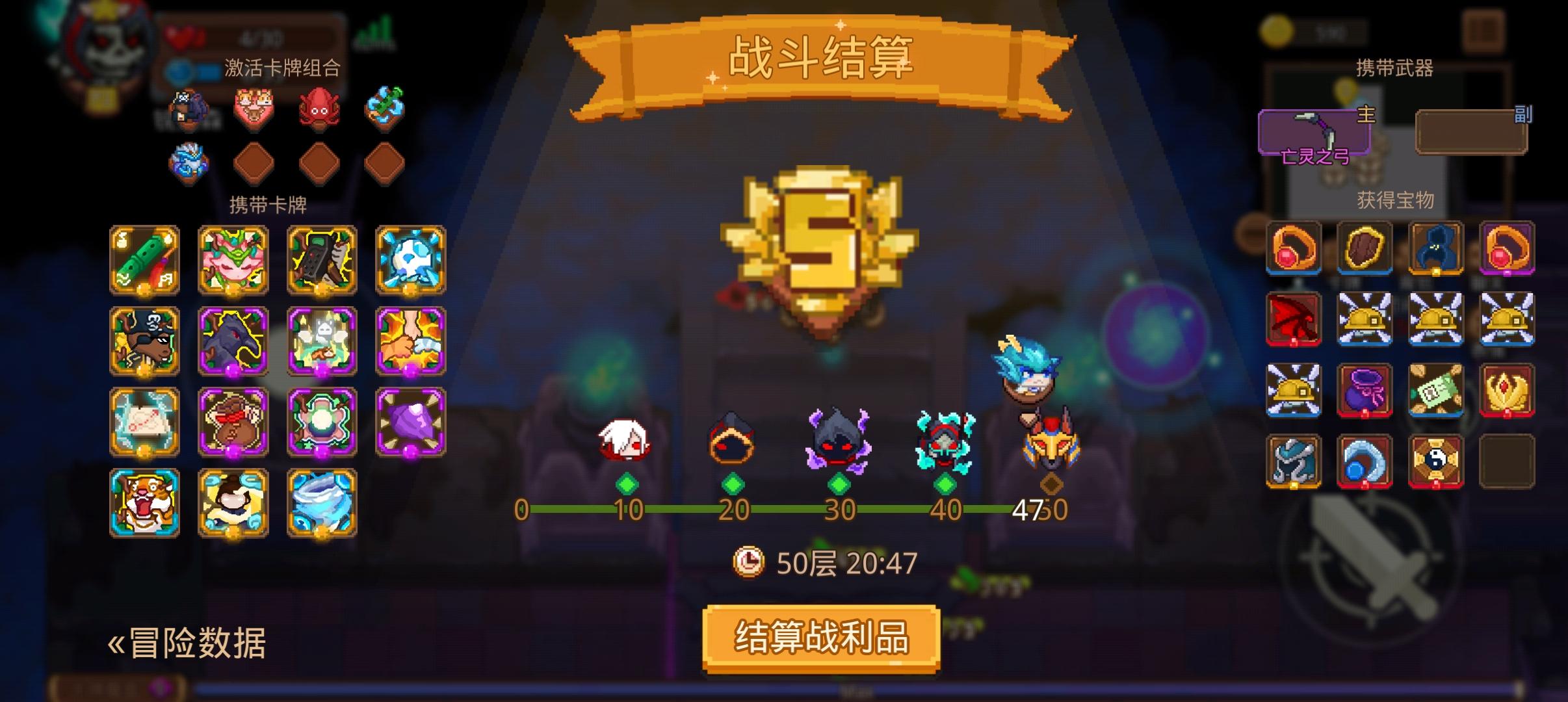1568x702 pixels.
Task: Click the red dragon wing treasure
Action: click(1294, 318)
